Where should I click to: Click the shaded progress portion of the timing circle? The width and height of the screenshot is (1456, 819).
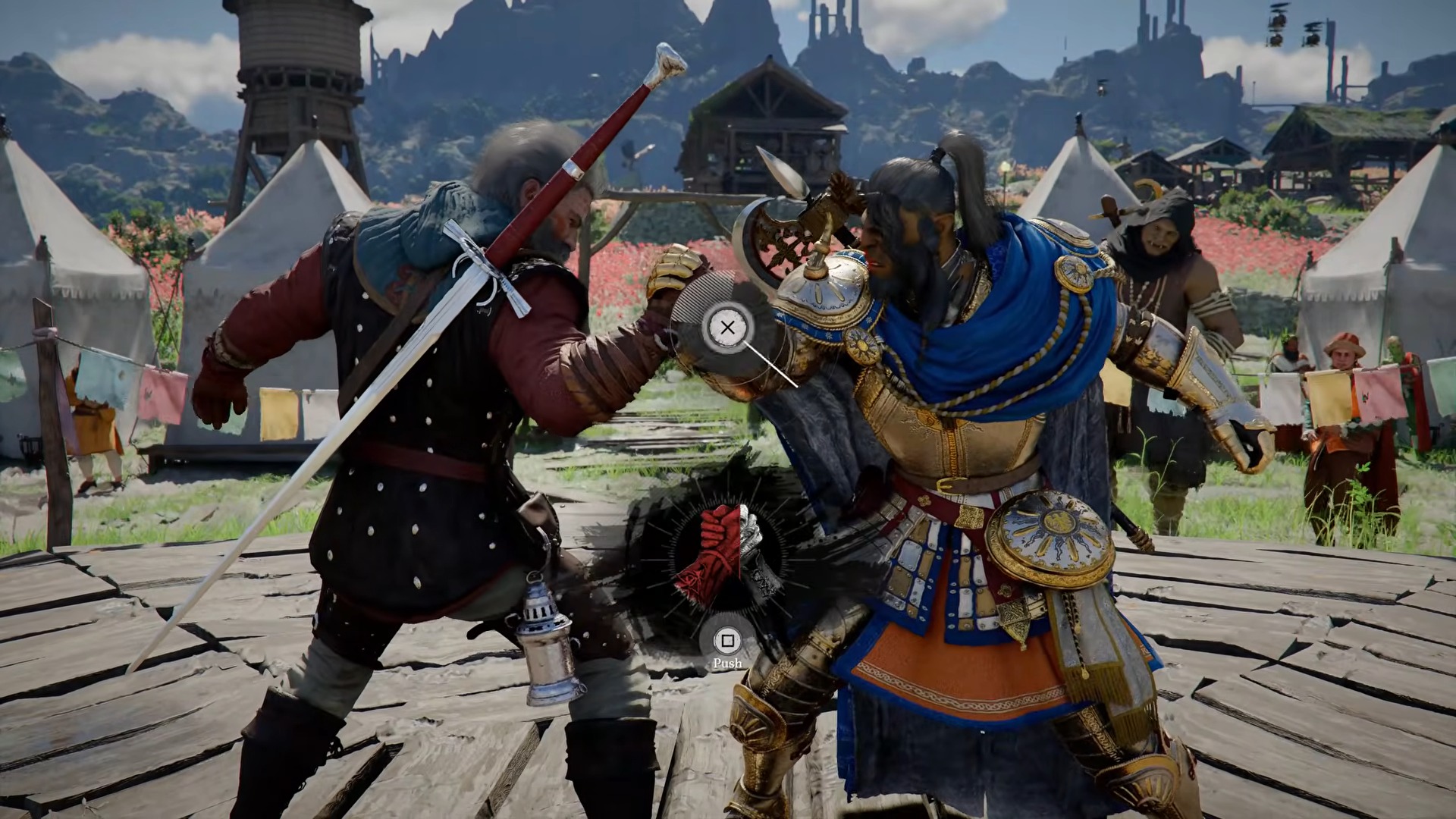coord(701,292)
